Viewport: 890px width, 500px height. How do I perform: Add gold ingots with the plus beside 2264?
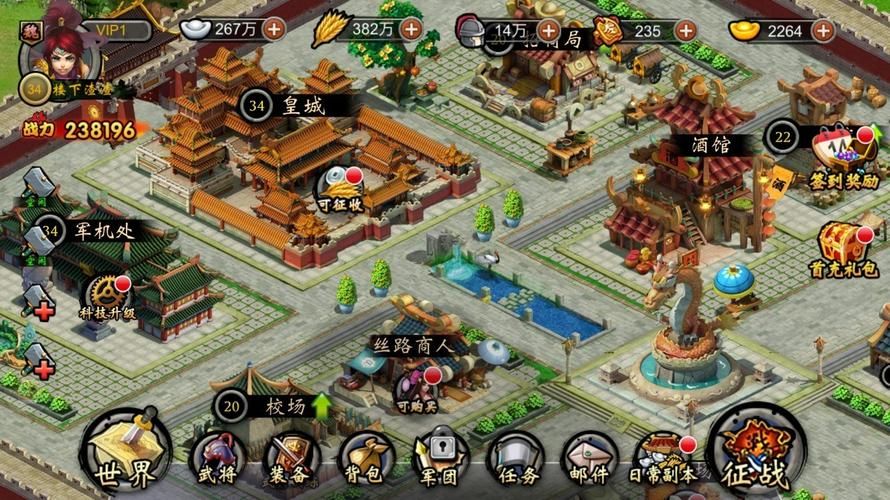point(821,30)
